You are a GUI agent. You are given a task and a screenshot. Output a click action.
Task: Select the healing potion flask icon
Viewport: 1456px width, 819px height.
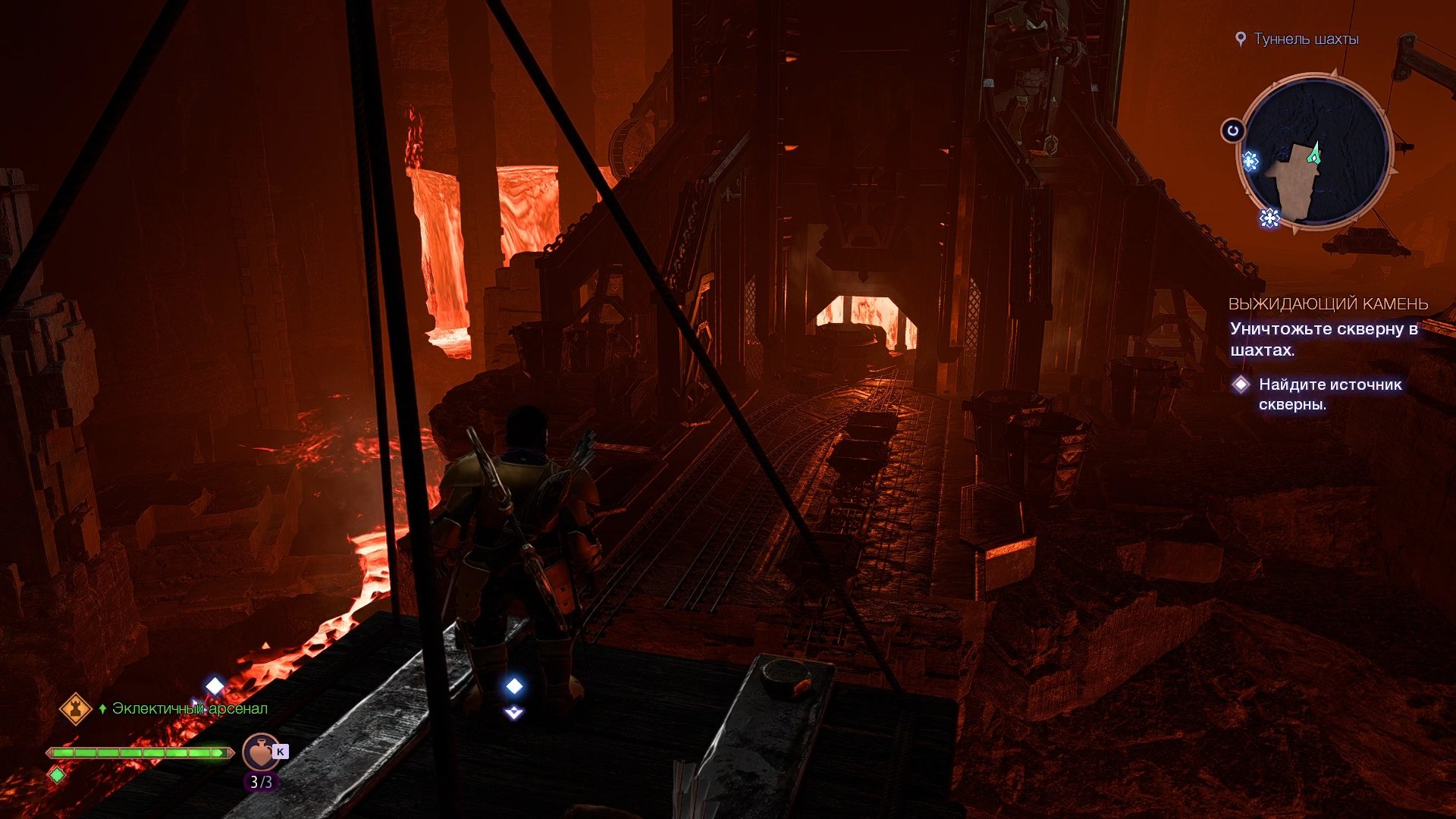point(259,753)
